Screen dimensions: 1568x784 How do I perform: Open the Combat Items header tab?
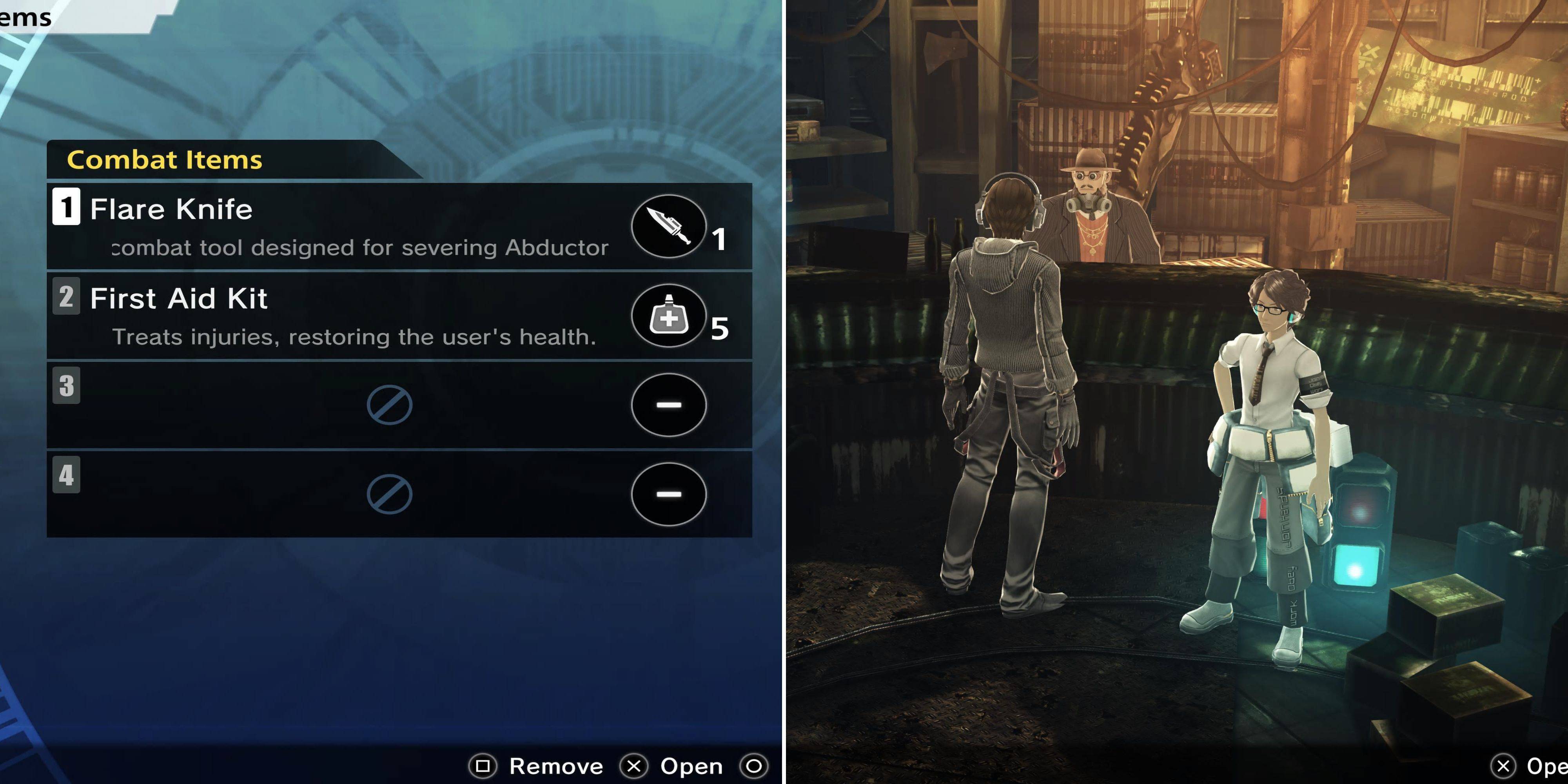pyautogui.click(x=164, y=160)
